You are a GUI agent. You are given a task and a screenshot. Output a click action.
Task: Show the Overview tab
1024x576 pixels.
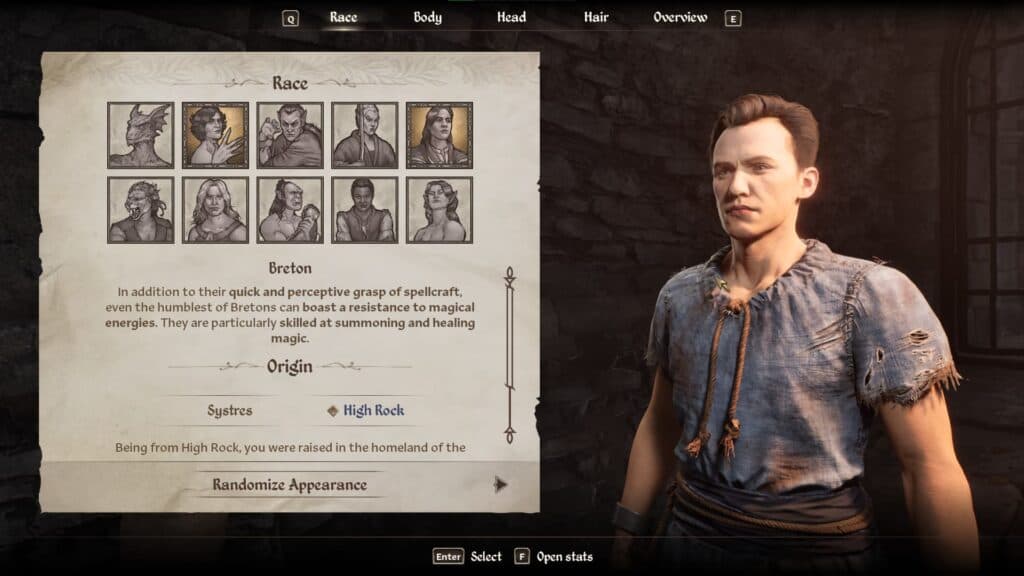pyautogui.click(x=680, y=17)
